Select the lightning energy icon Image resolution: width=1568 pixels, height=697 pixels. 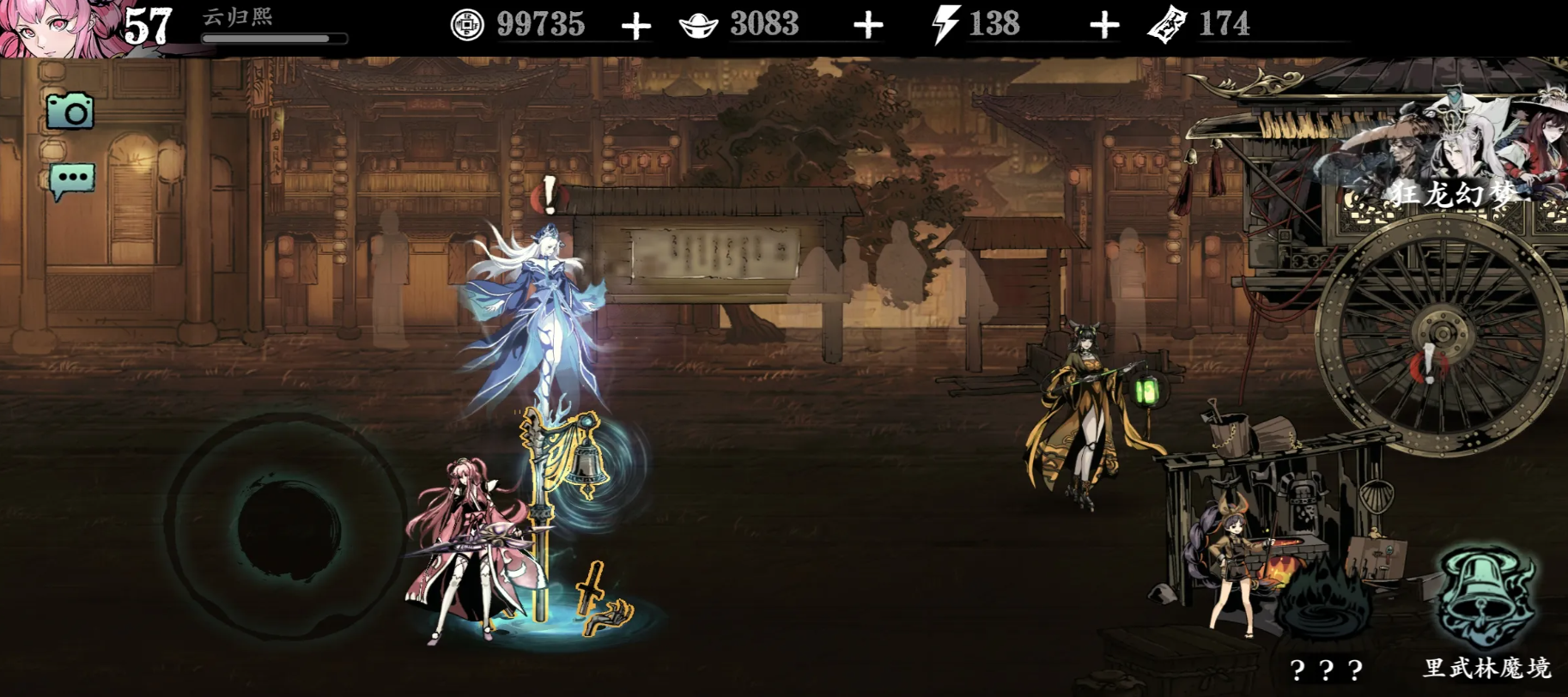[x=945, y=25]
